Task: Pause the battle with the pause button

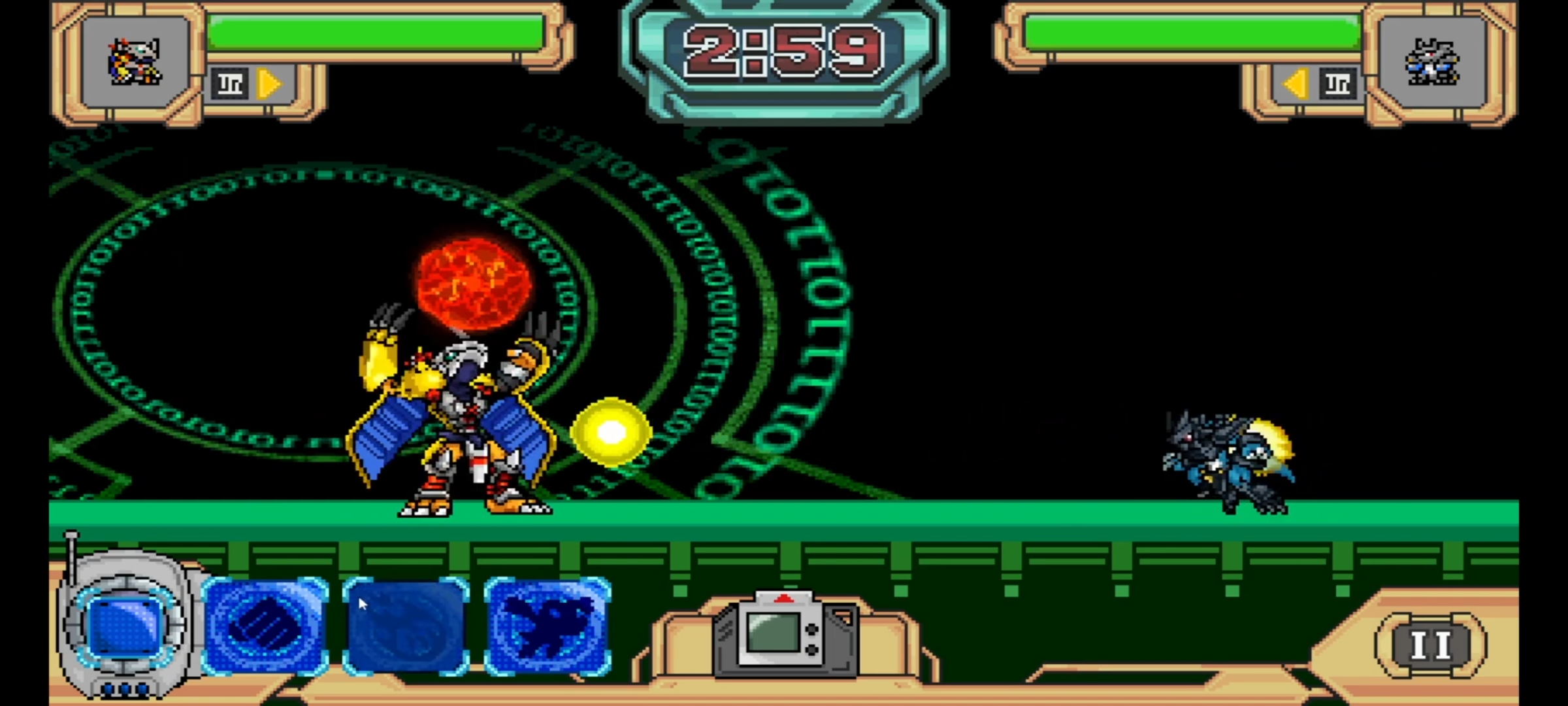Action: click(1431, 645)
